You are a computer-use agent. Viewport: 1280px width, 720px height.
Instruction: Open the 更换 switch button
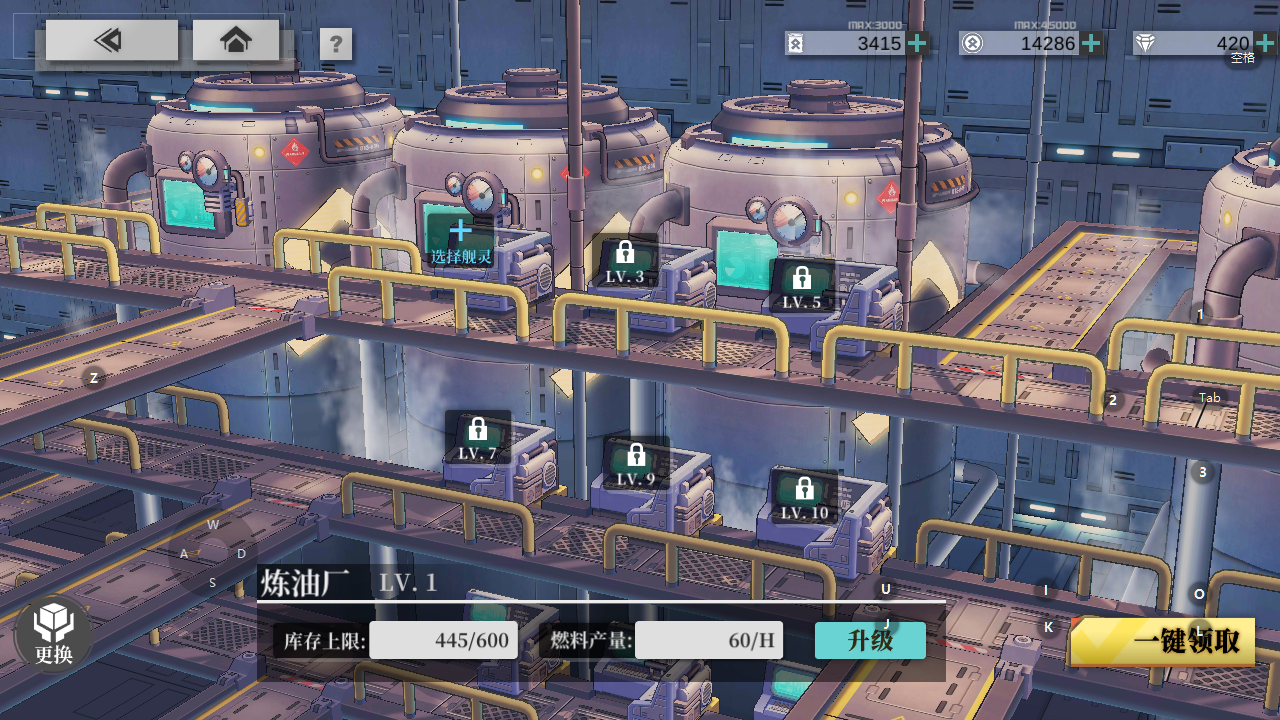[x=54, y=633]
